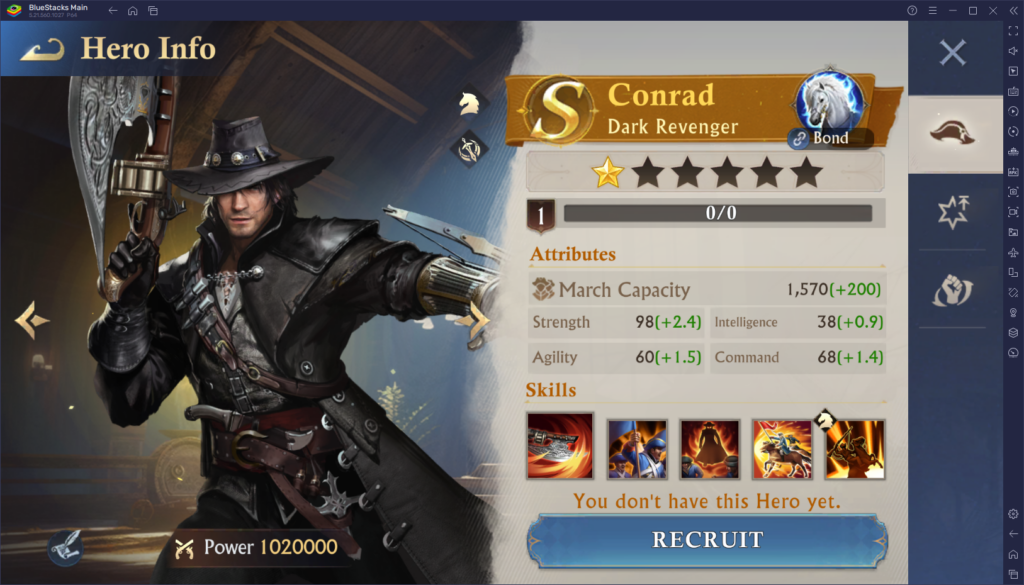1024x585 pixels.
Task: Maximize the BlueStacks window
Action: tap(972, 11)
